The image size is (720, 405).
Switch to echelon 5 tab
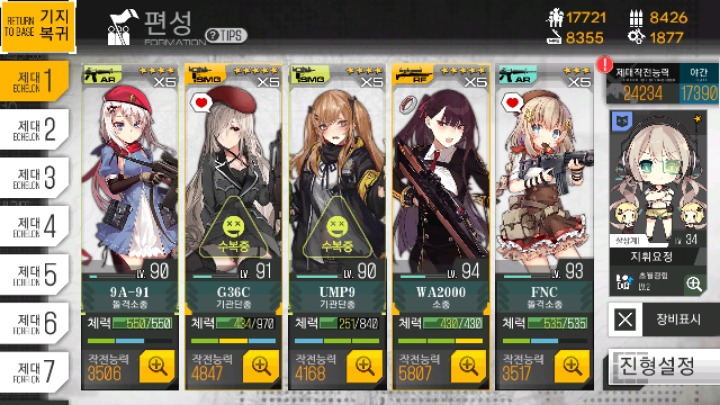point(35,272)
